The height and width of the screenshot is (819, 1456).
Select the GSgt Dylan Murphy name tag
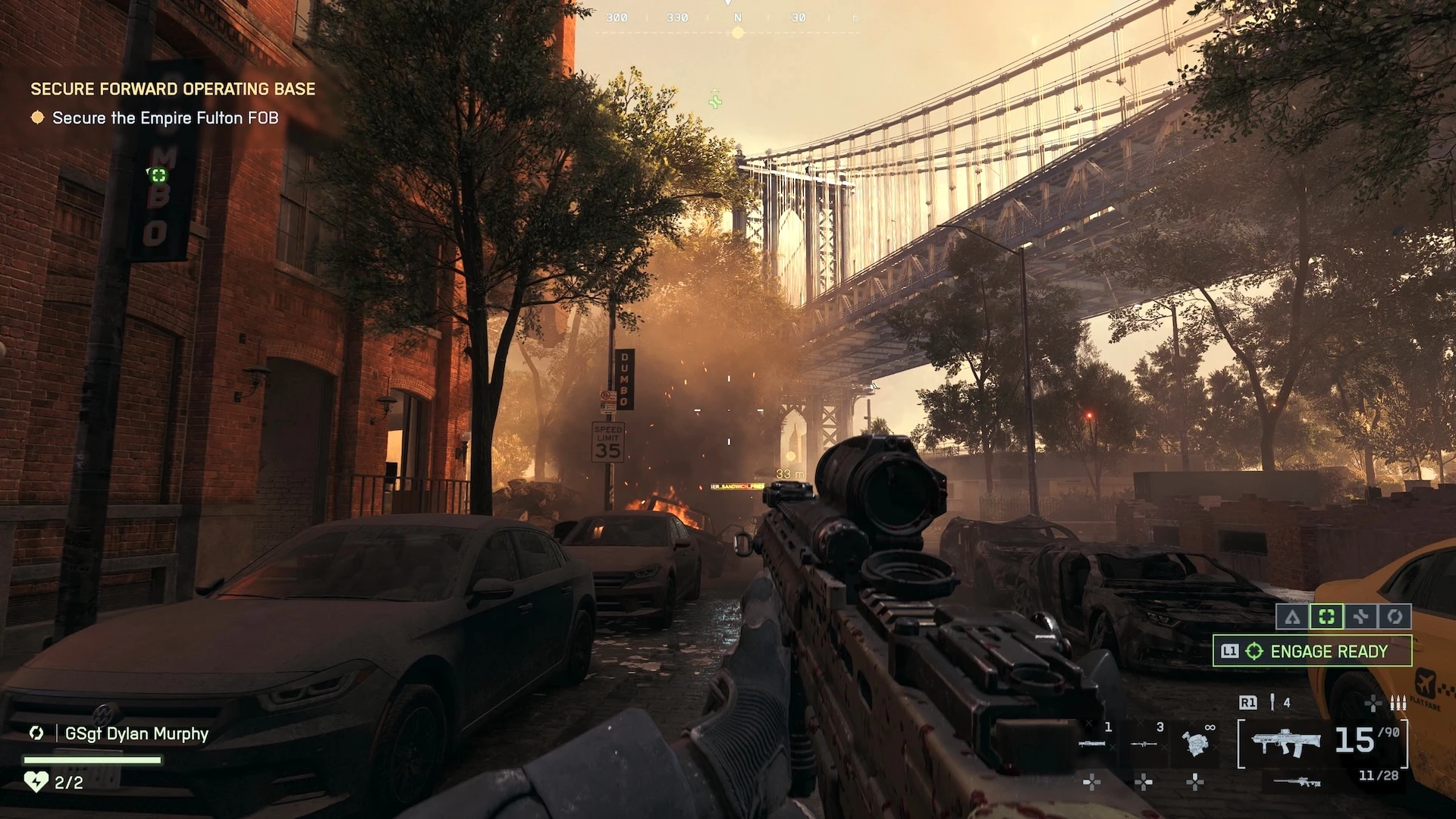coord(136,733)
